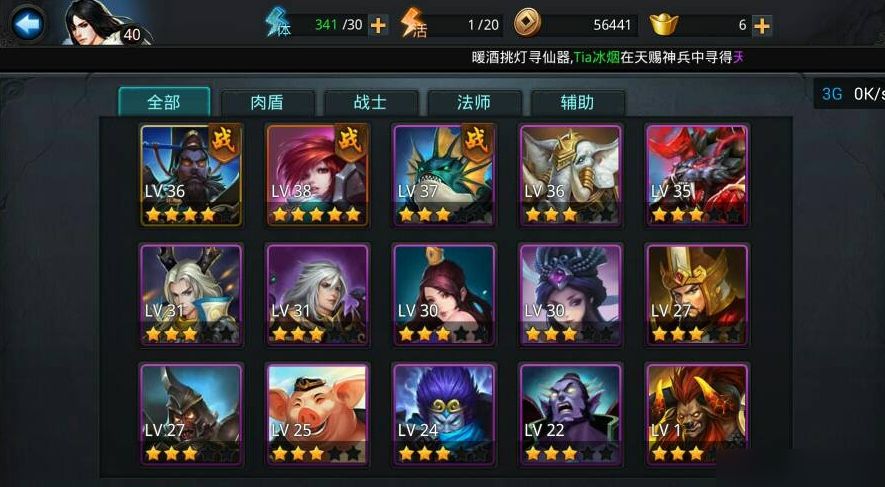Image resolution: width=885 pixels, height=487 pixels.
Task: Switch to the 战士 tab
Action: tap(370, 102)
